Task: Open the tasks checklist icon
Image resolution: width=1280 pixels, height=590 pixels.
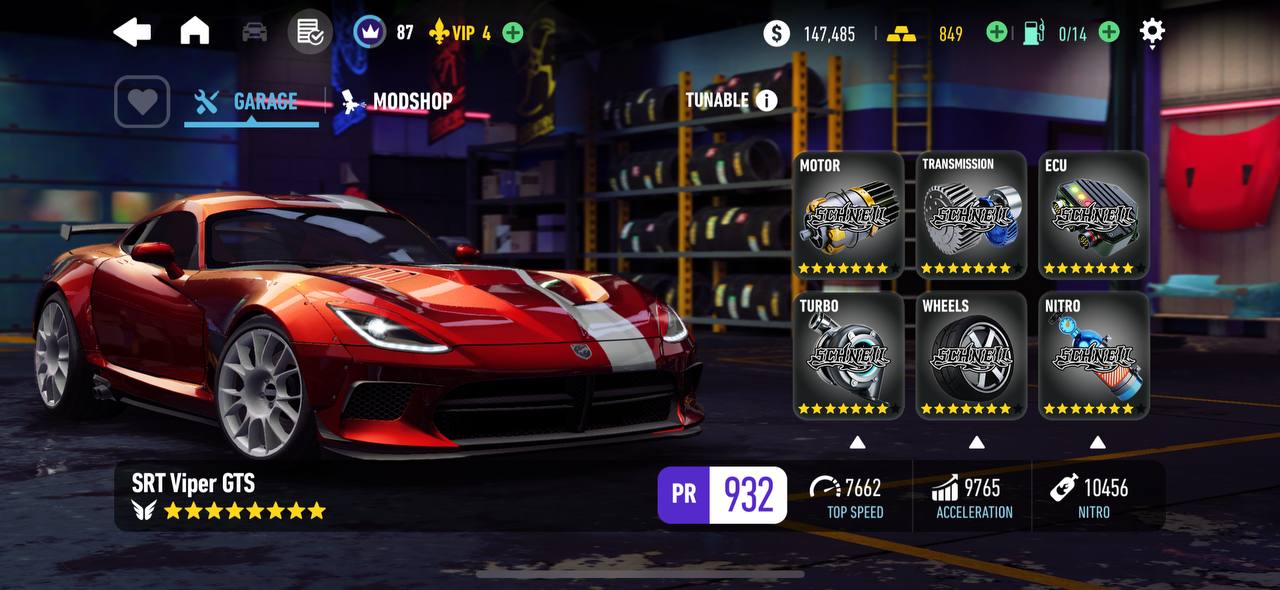Action: [x=310, y=32]
